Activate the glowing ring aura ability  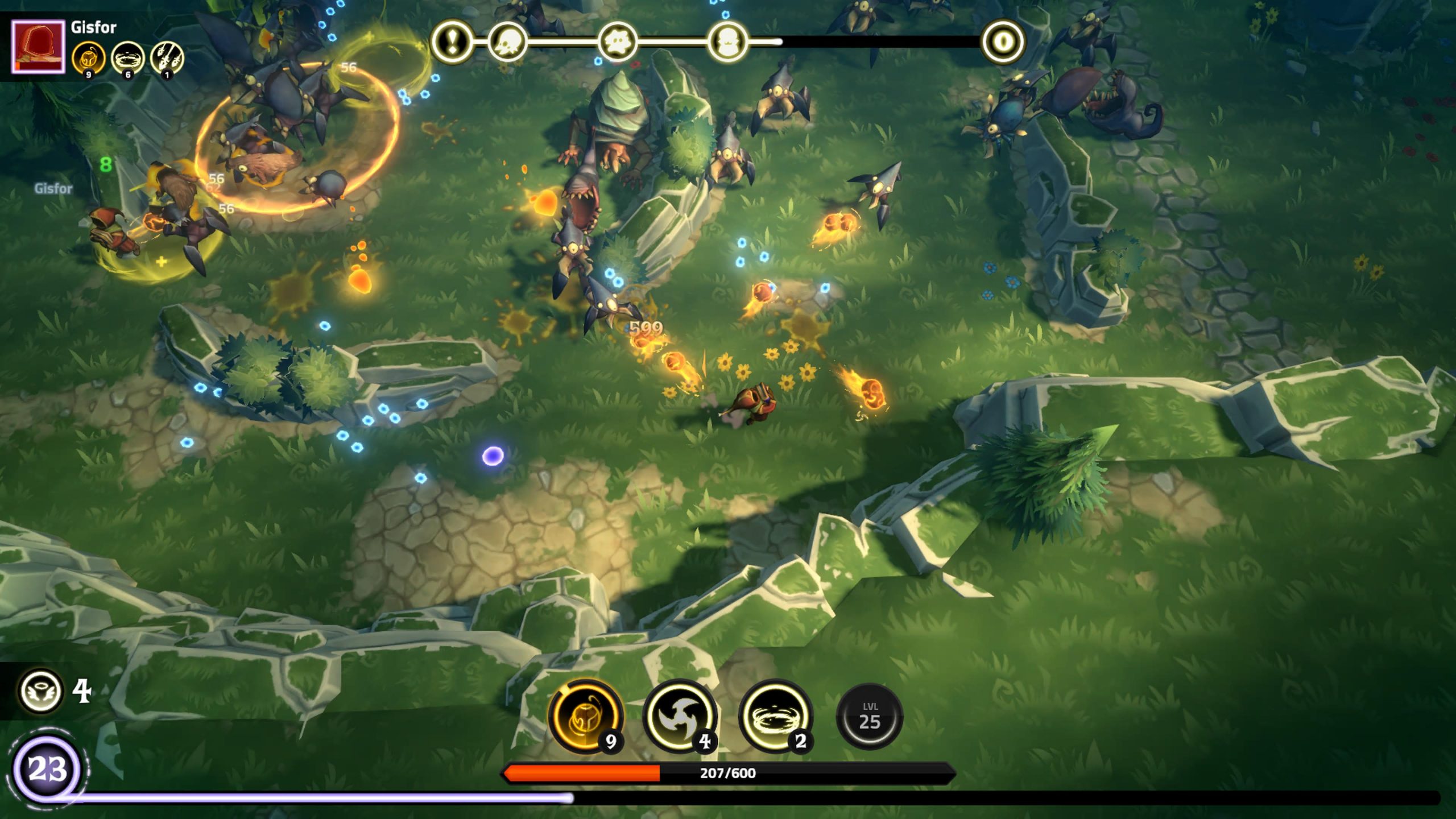[776, 716]
